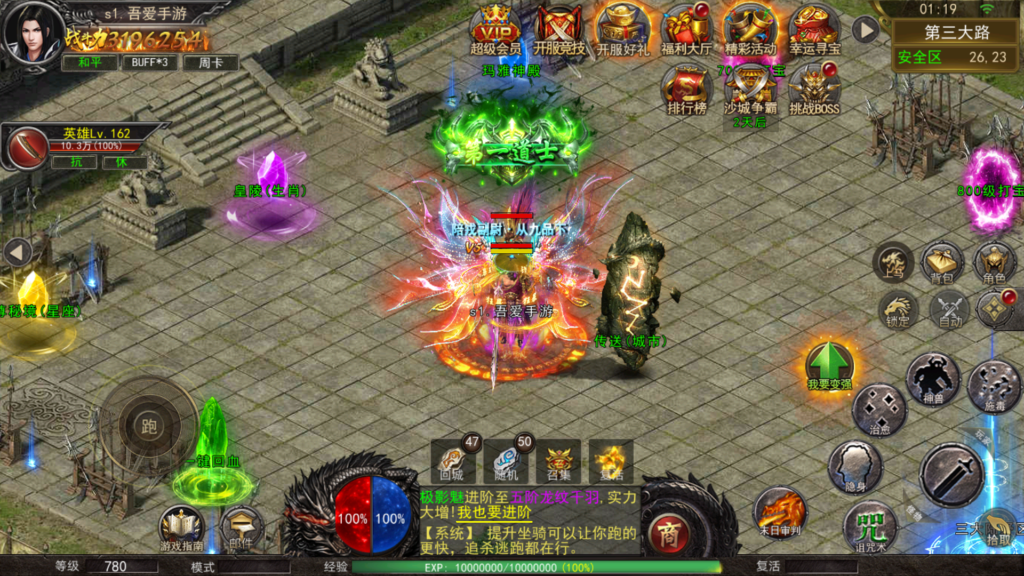This screenshot has height=576, width=1024.
Task: Open the 超级会员 VIP menu
Action: [x=496, y=28]
